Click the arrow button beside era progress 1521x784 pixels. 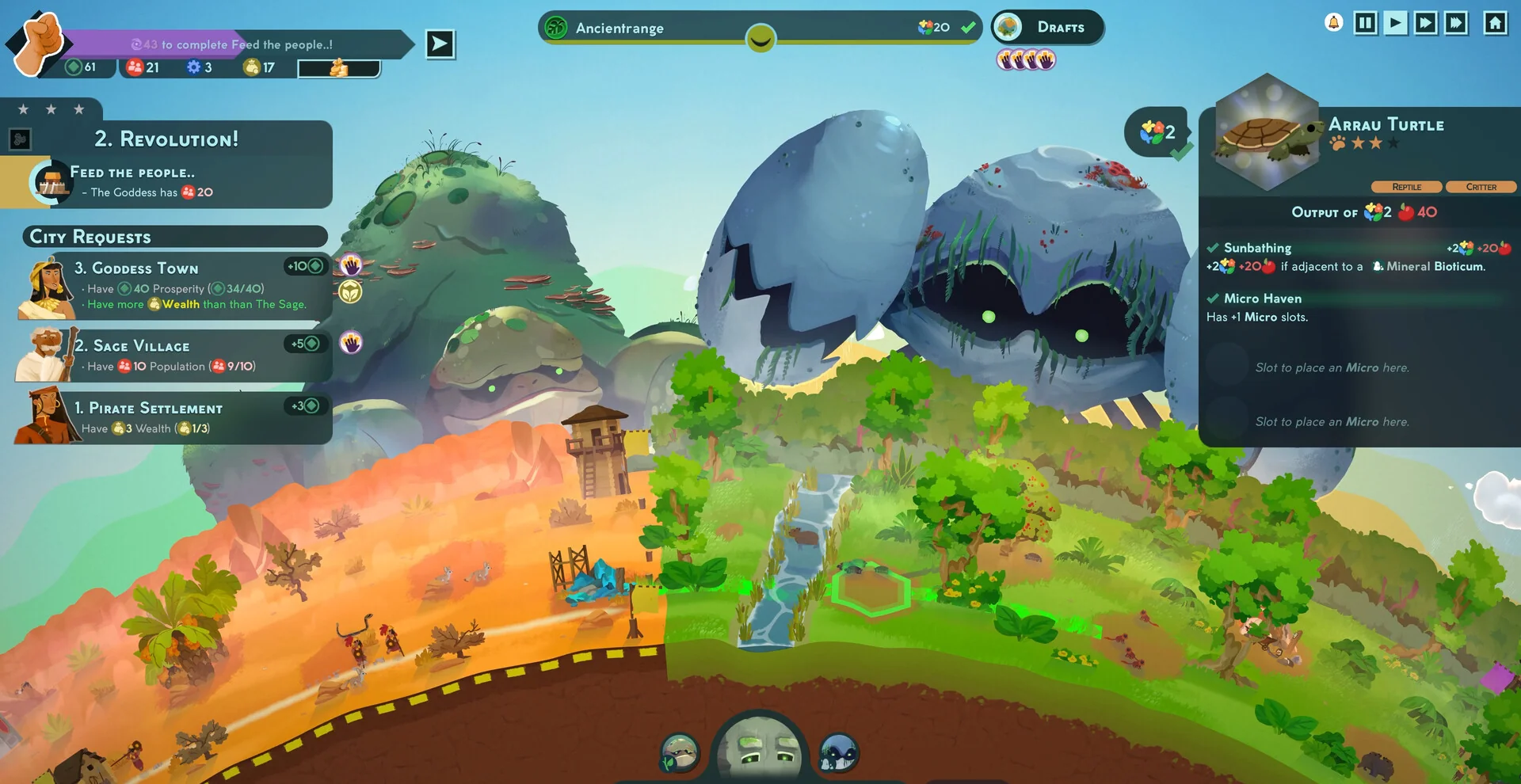click(x=440, y=44)
